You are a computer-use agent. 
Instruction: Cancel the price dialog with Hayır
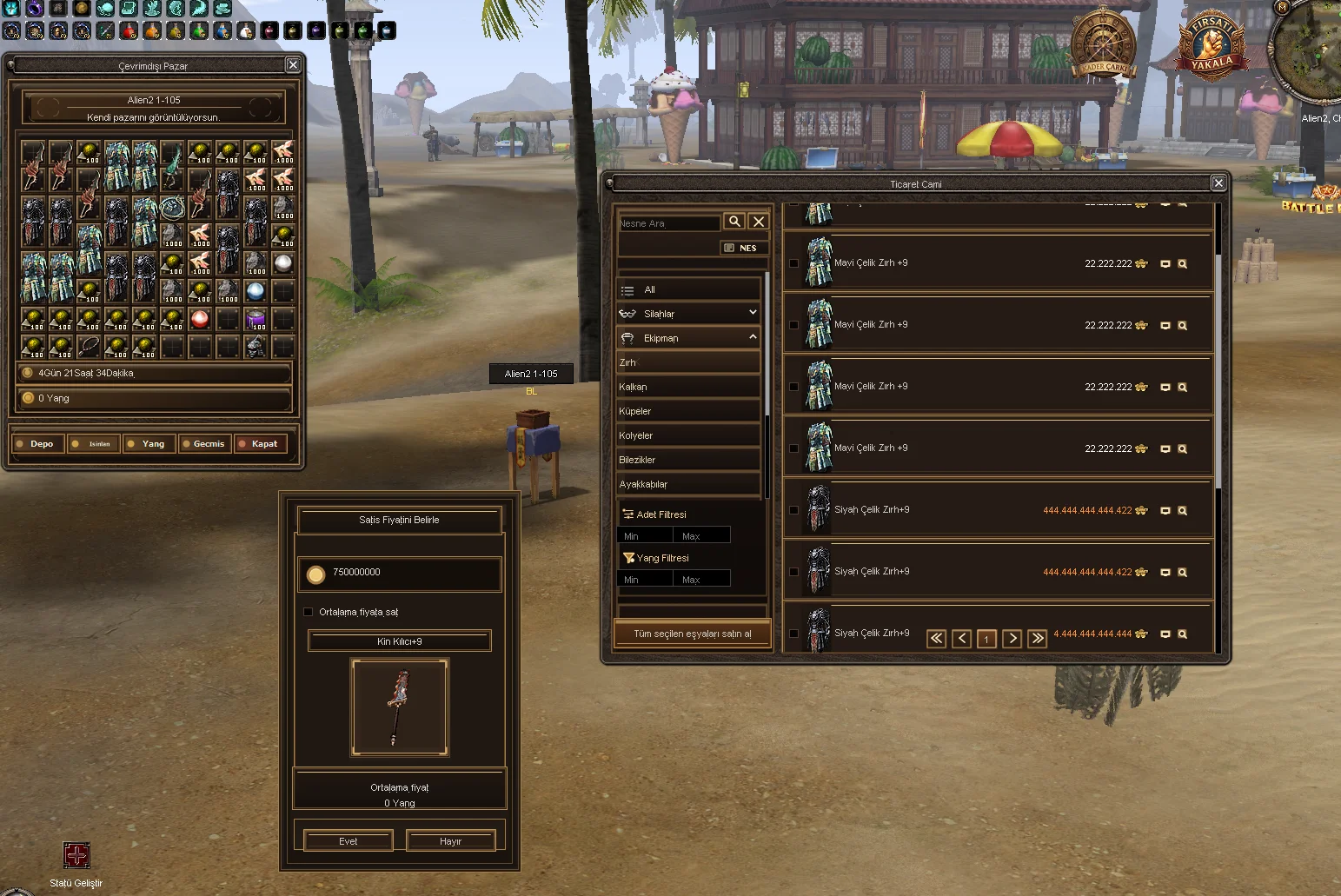click(450, 840)
